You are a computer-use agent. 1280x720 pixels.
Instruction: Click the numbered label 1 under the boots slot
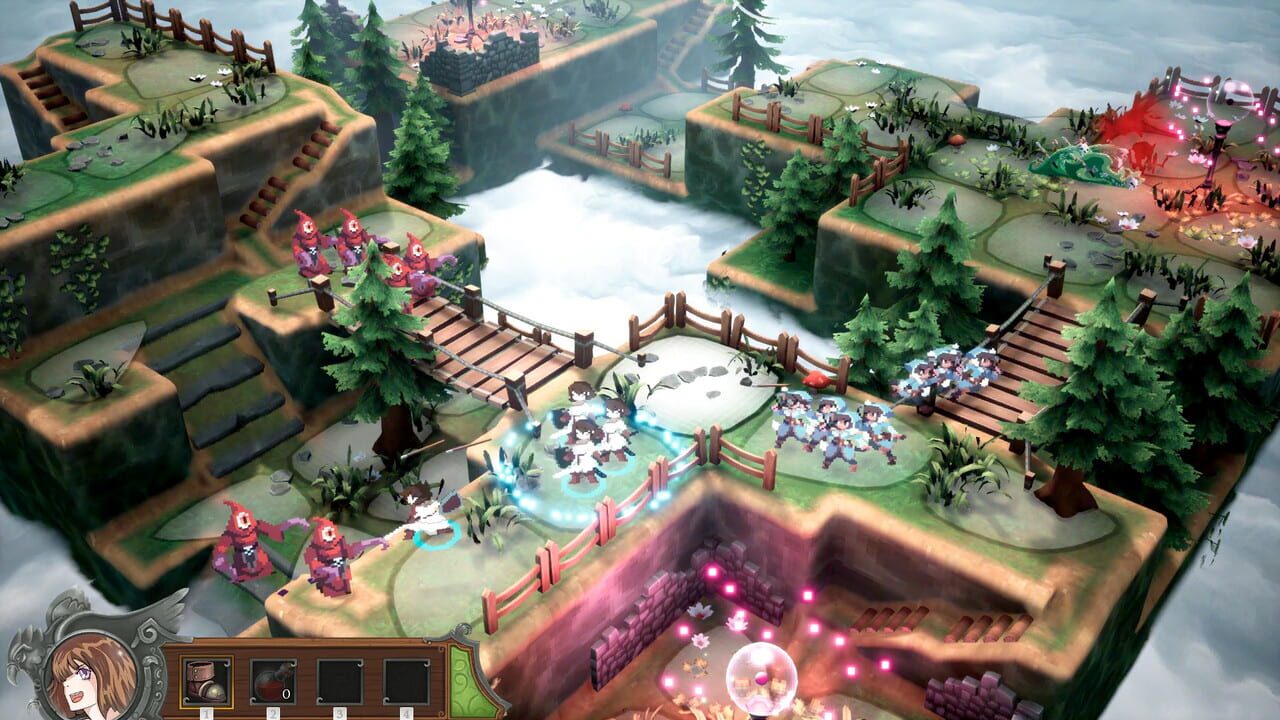click(206, 712)
